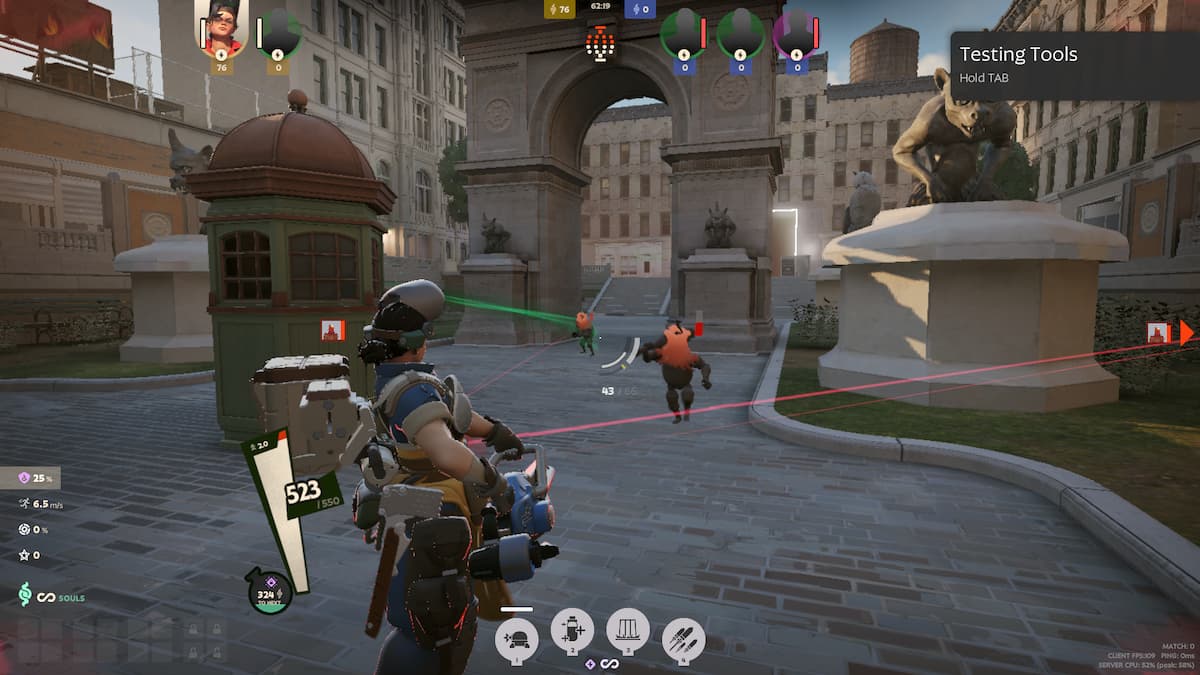Screen dimensions: 1200x675
Task: Open the green Souls currency icon
Action: point(25,596)
